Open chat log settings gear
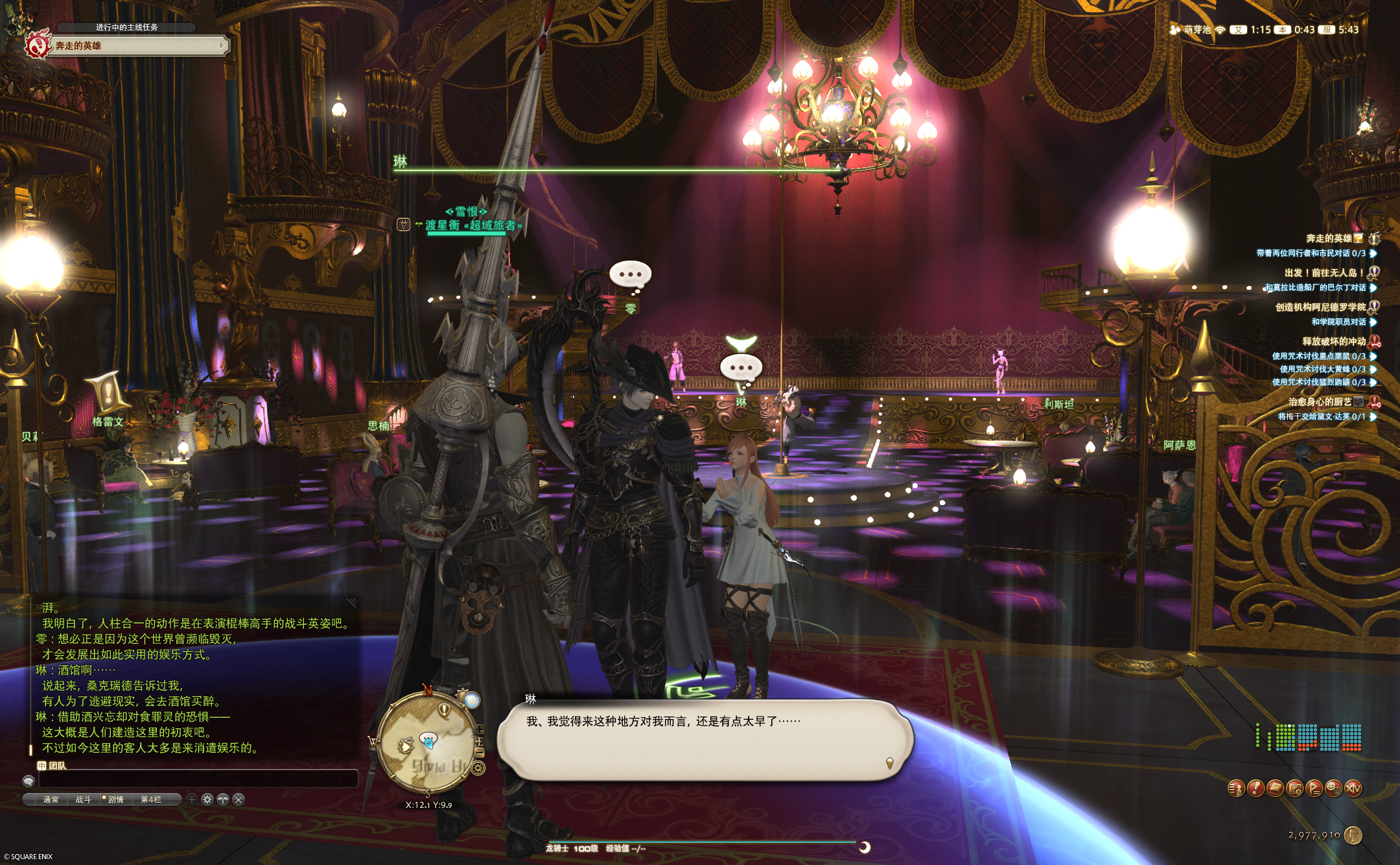This screenshot has height=865, width=1400. [207, 800]
